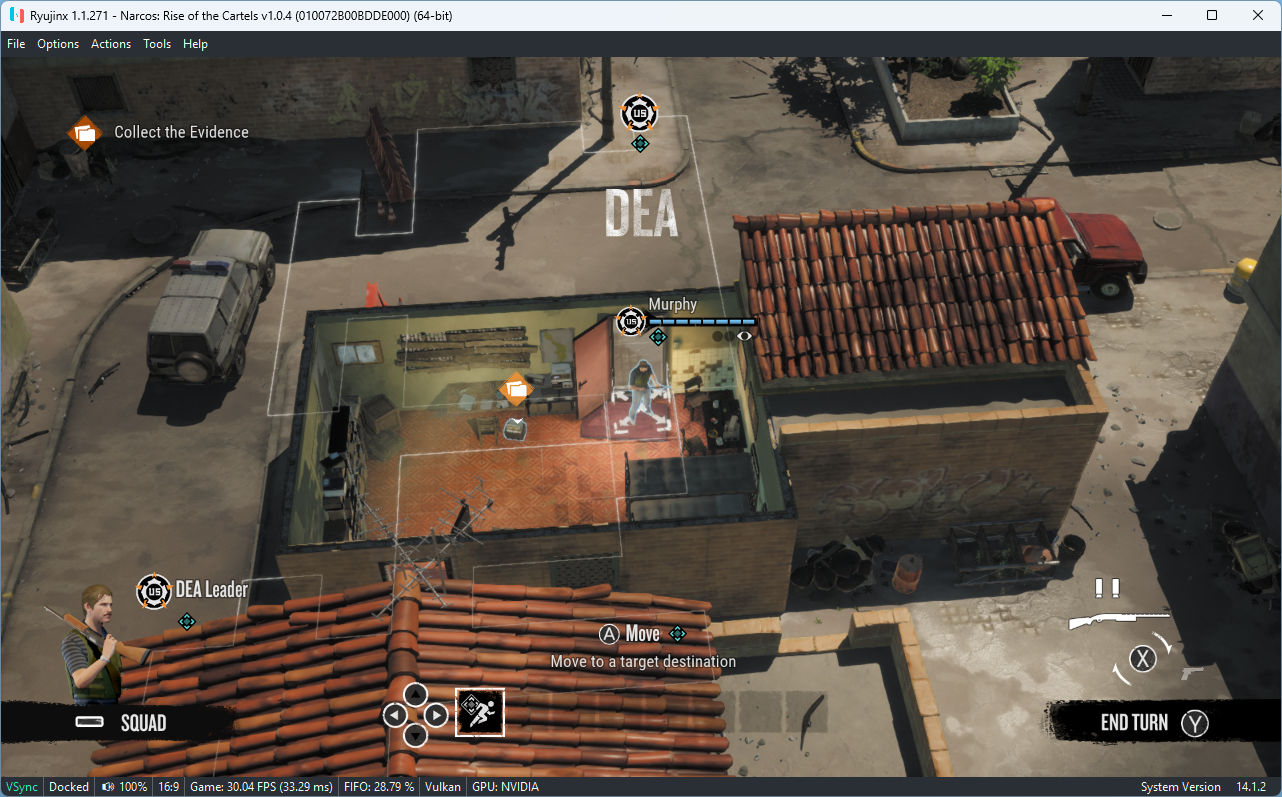Open the Actions menu

[x=110, y=43]
